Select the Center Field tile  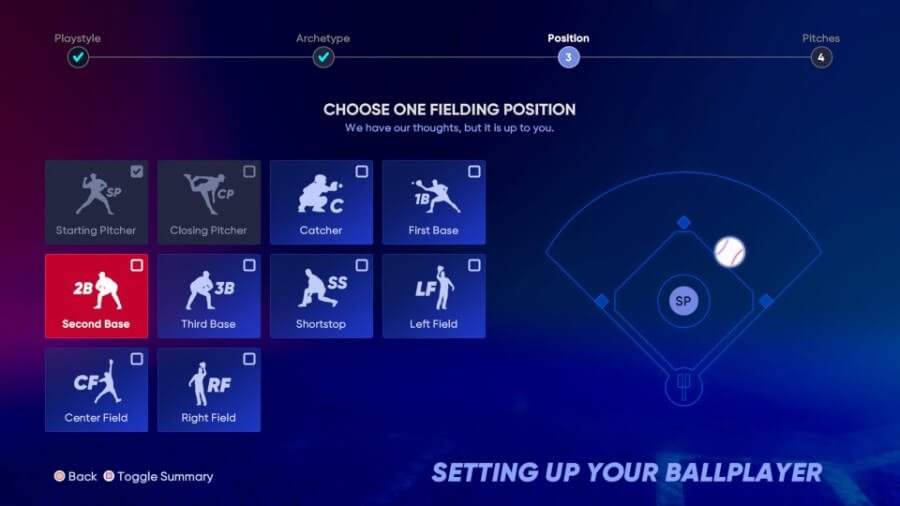pos(96,390)
